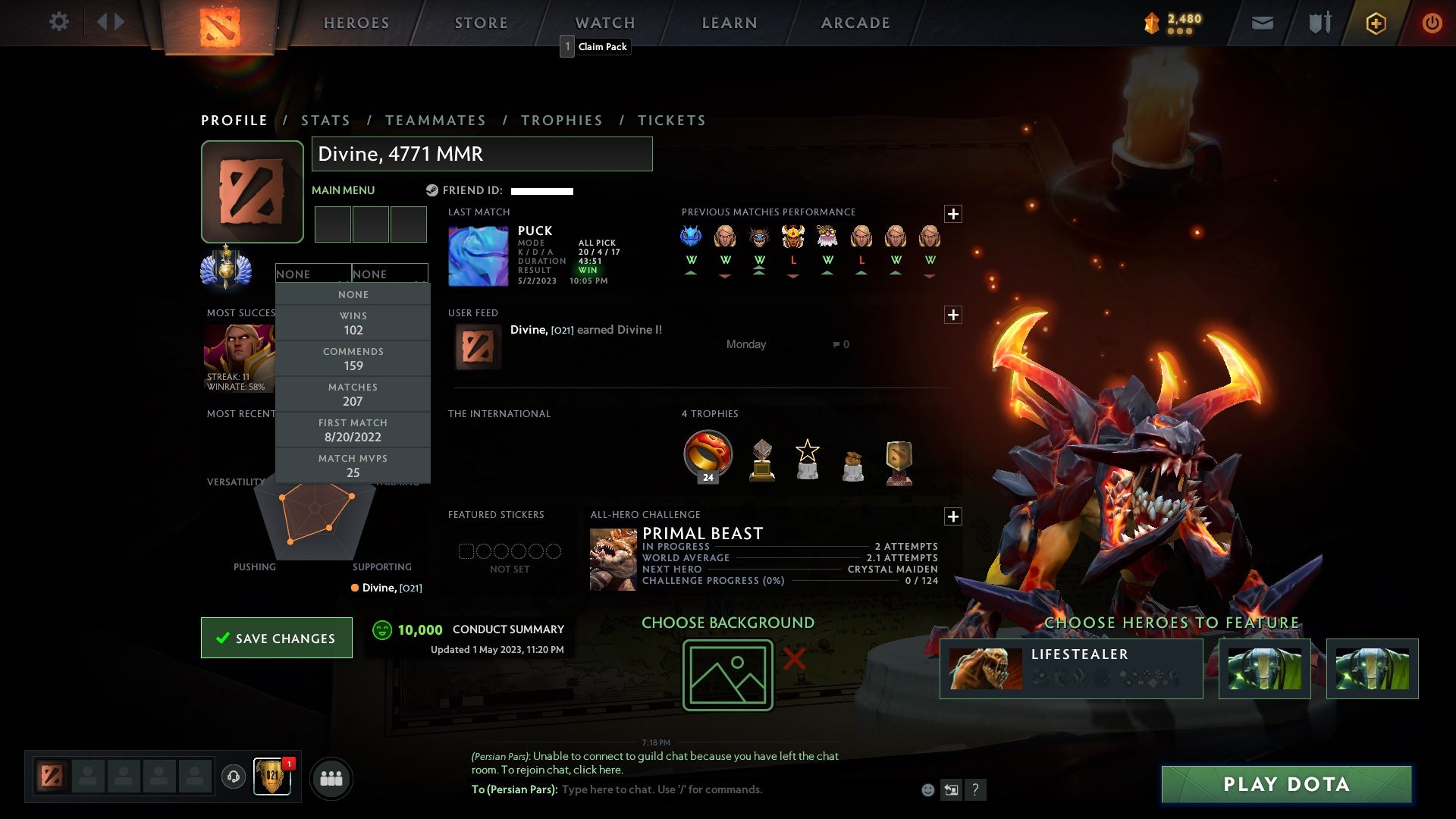Click the smiley emoticon icon in chat bar

[927, 789]
